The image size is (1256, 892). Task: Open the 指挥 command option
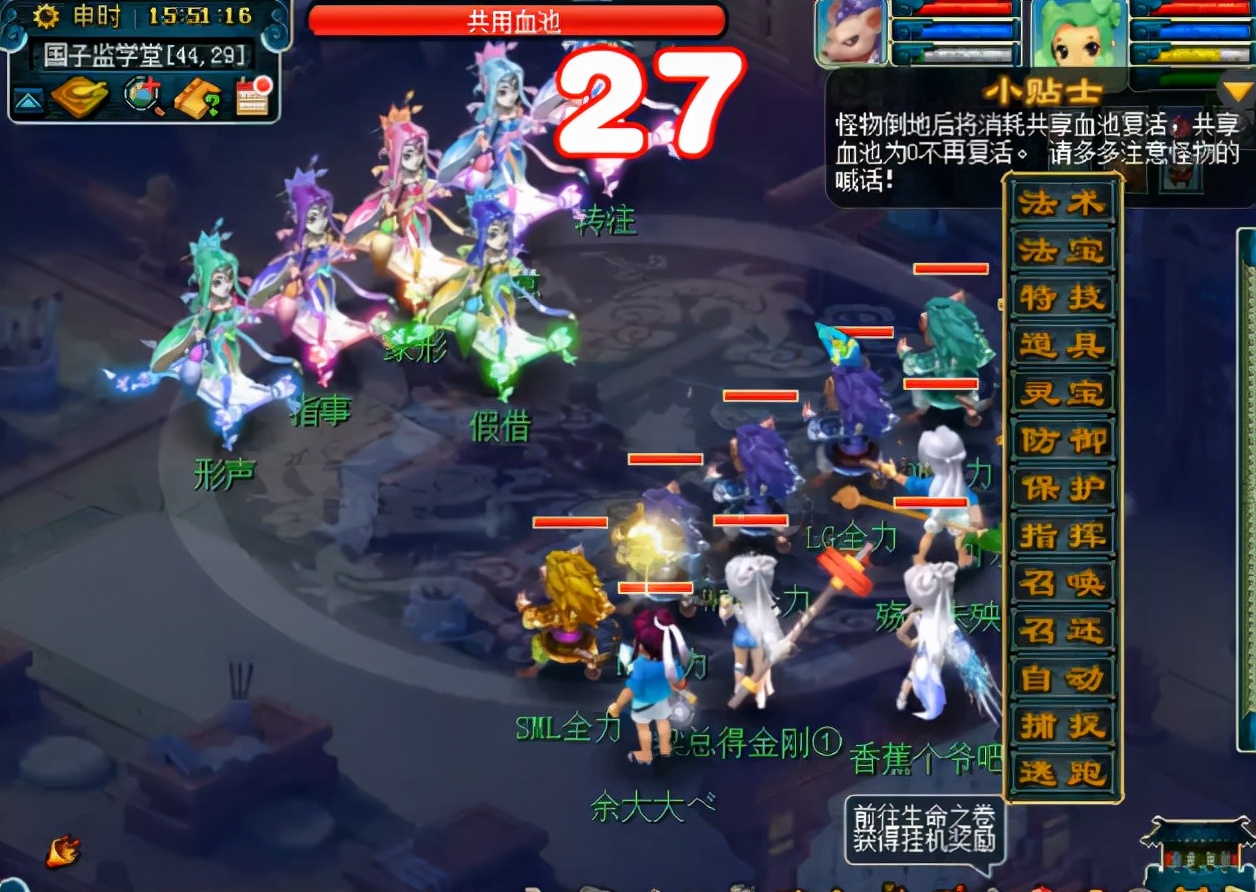tap(1062, 536)
